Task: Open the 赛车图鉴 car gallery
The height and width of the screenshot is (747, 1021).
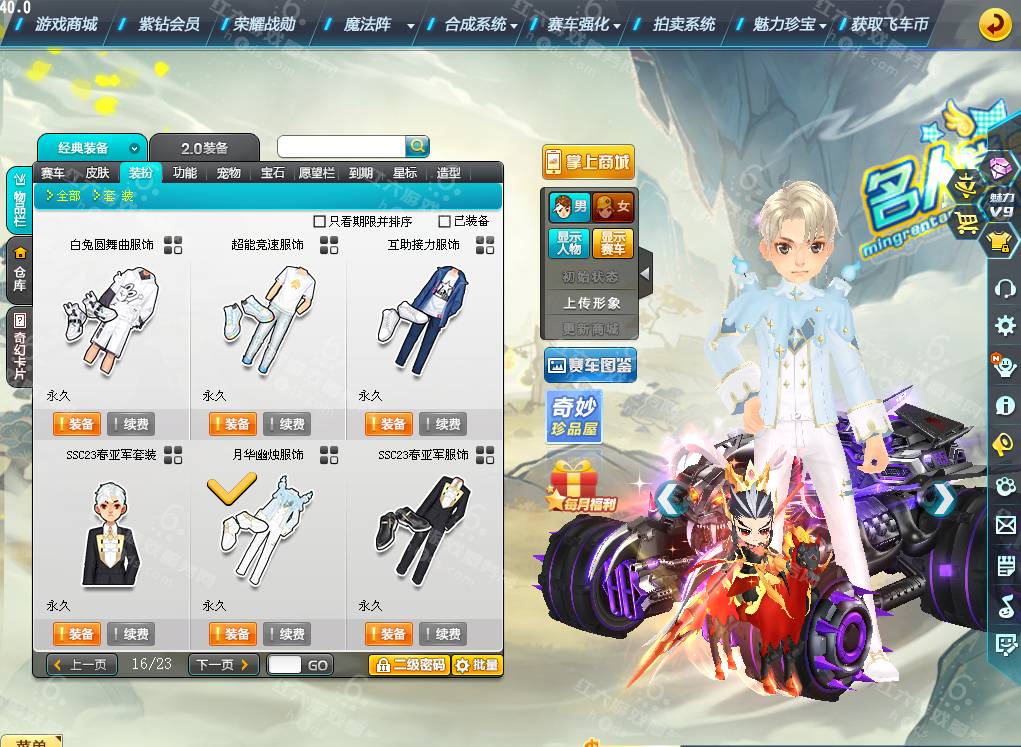Action: pos(590,366)
